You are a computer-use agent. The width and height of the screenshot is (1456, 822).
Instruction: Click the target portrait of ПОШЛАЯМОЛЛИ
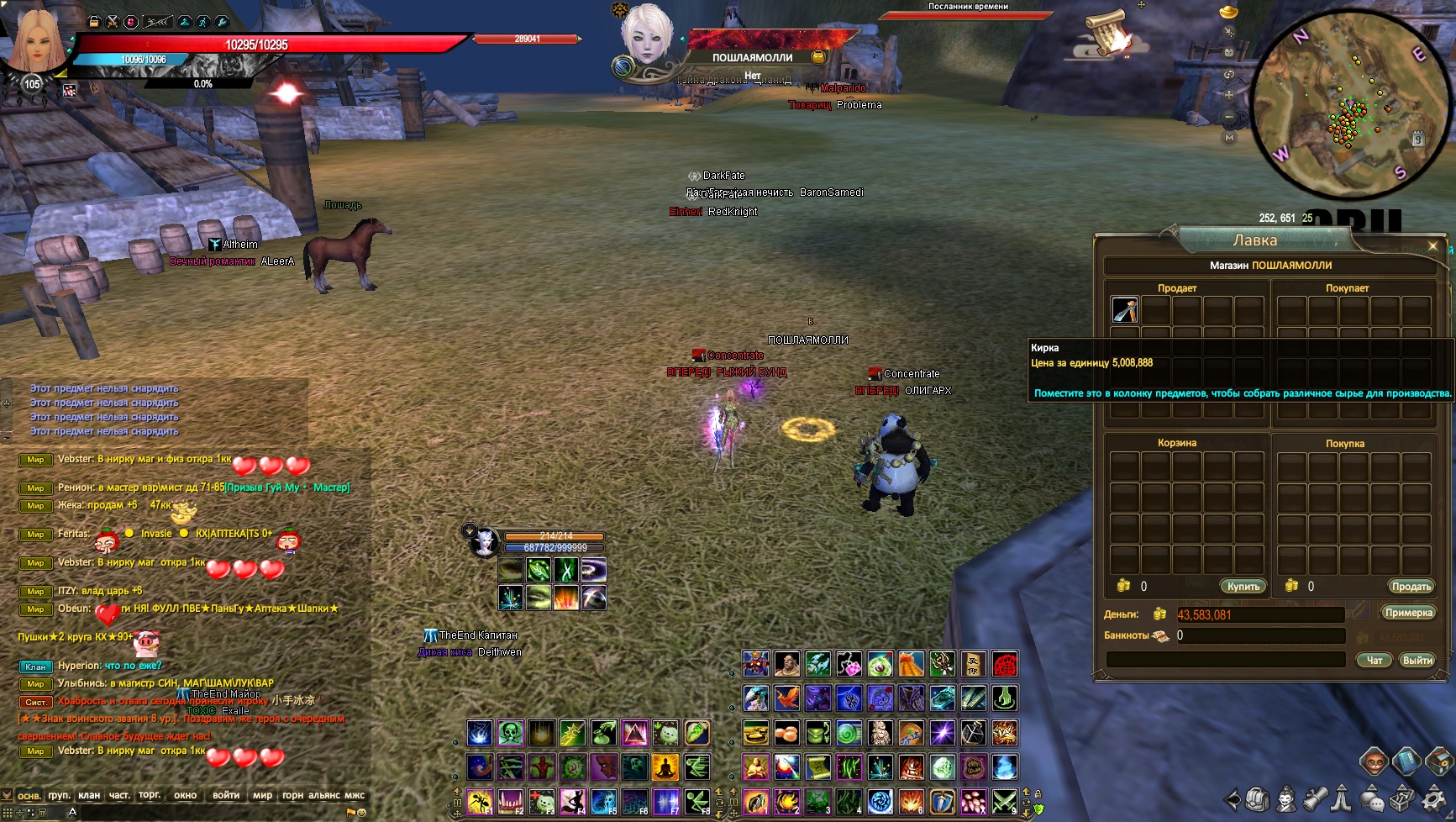coord(647,34)
